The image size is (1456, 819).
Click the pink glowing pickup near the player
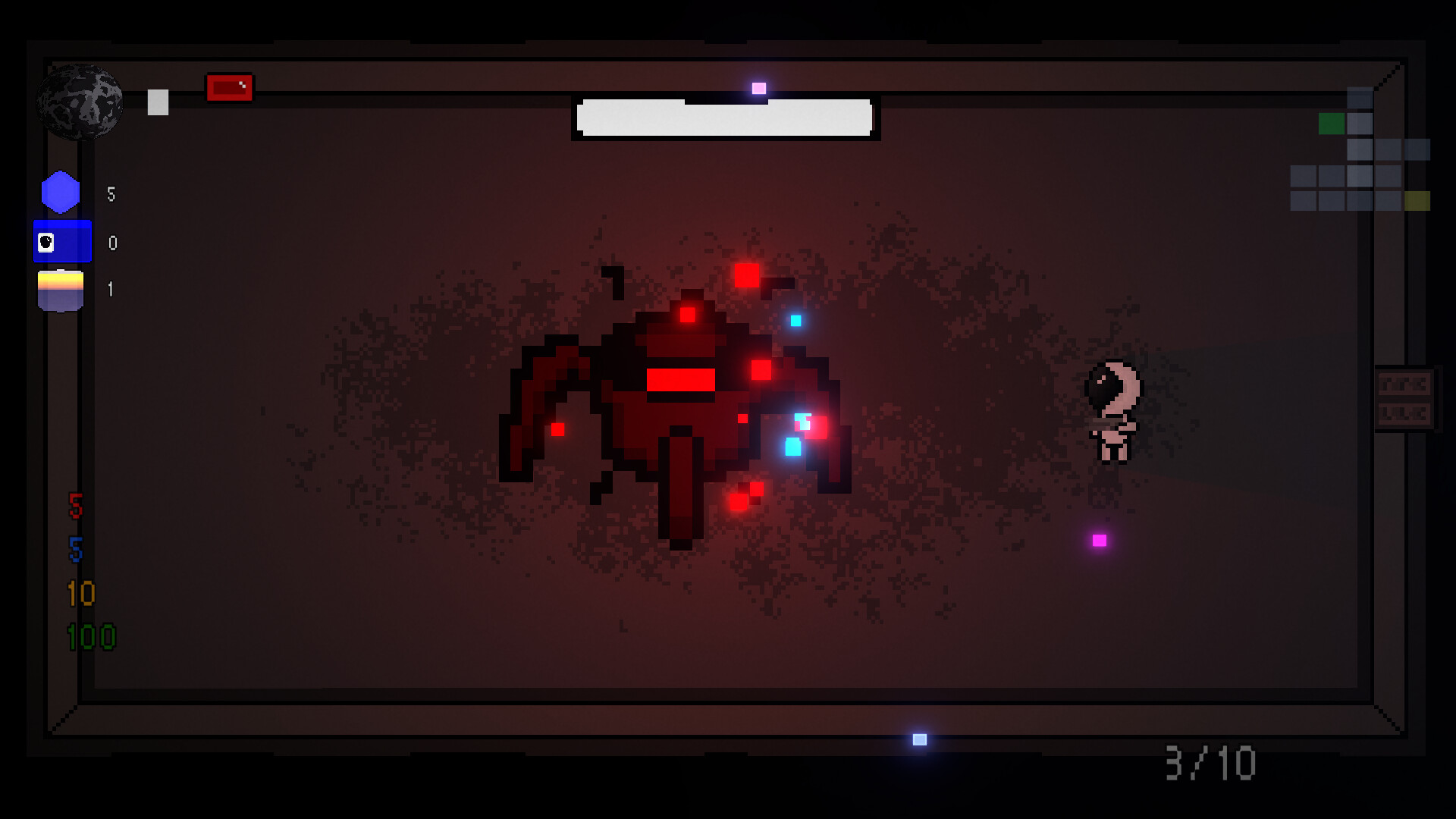click(1097, 541)
